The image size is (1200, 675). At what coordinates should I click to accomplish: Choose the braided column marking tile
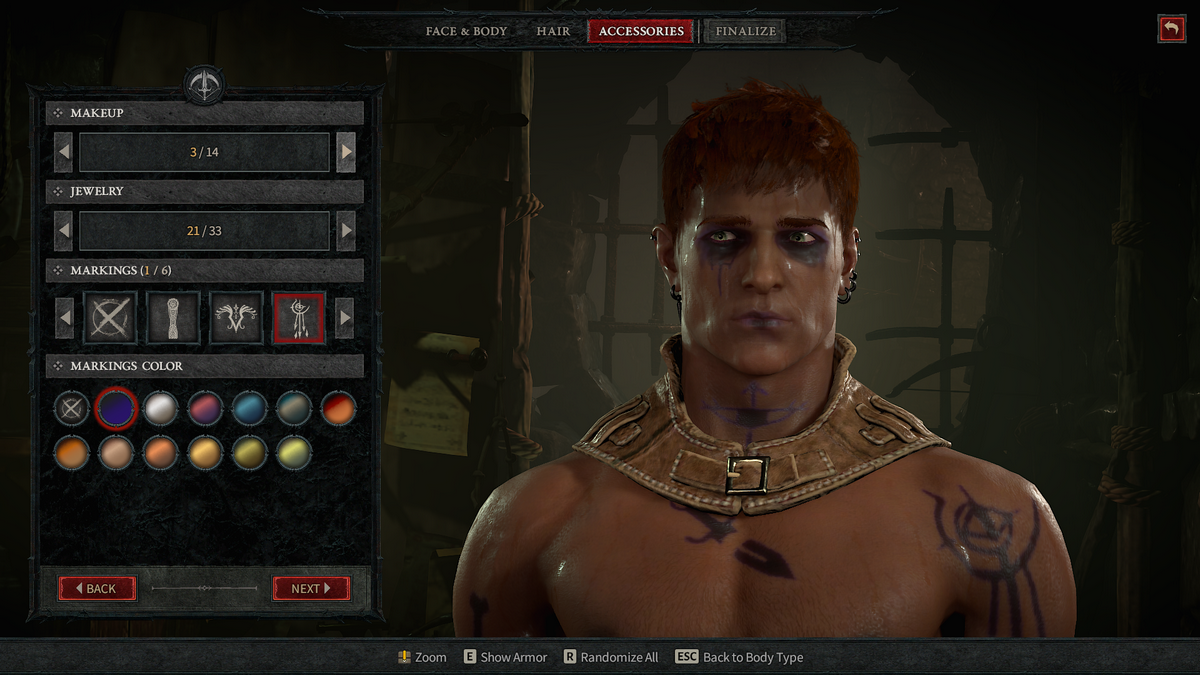coord(173,318)
